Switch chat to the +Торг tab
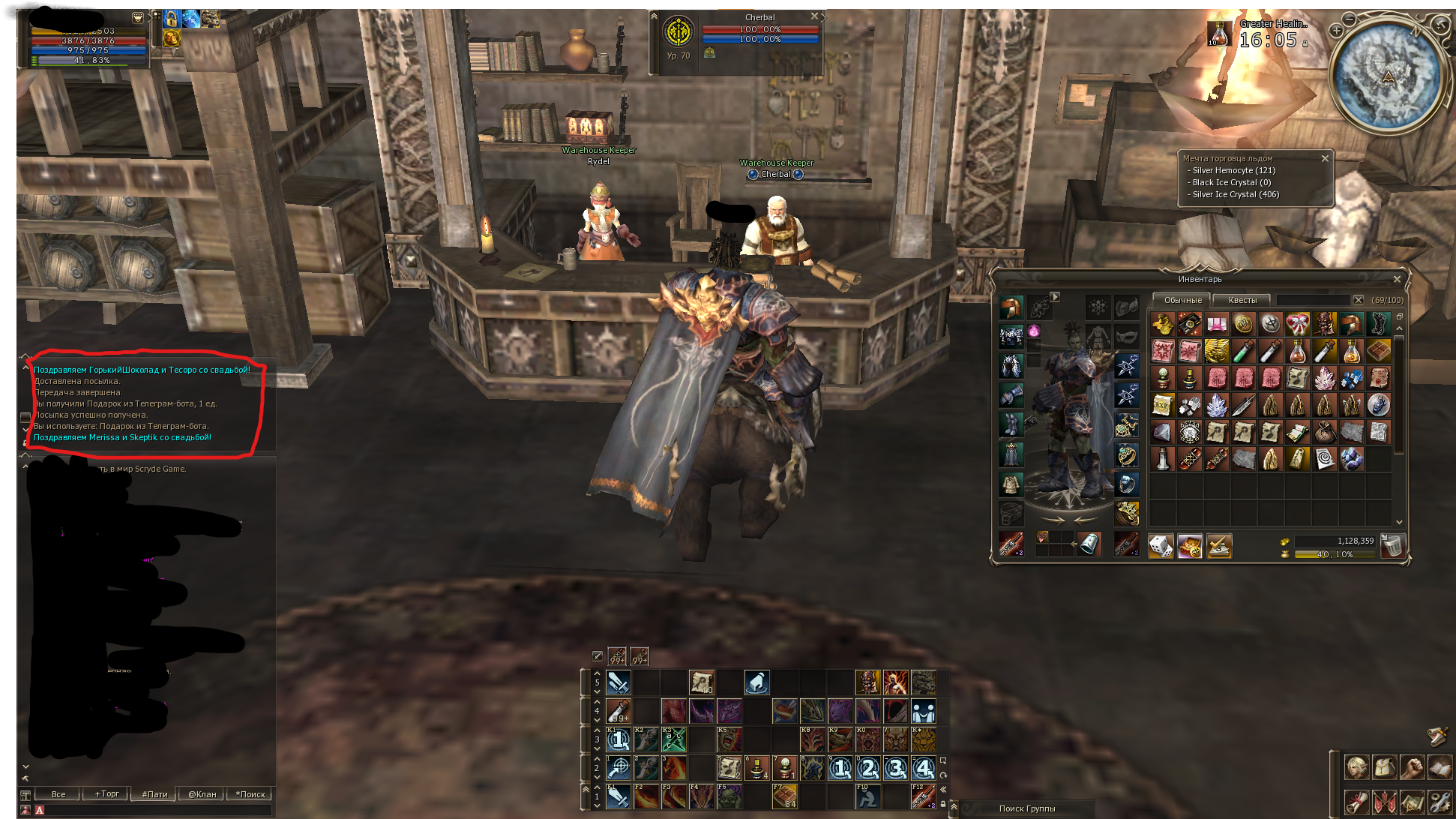The image size is (1456, 819). tap(106, 794)
